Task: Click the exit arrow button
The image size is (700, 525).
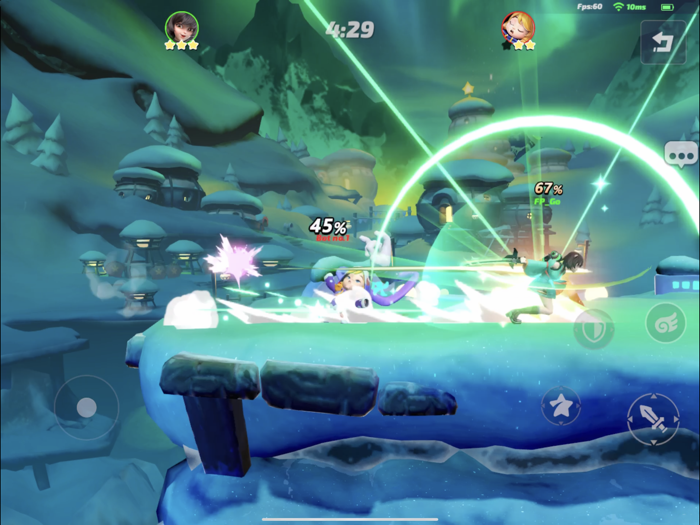Action: tap(663, 42)
